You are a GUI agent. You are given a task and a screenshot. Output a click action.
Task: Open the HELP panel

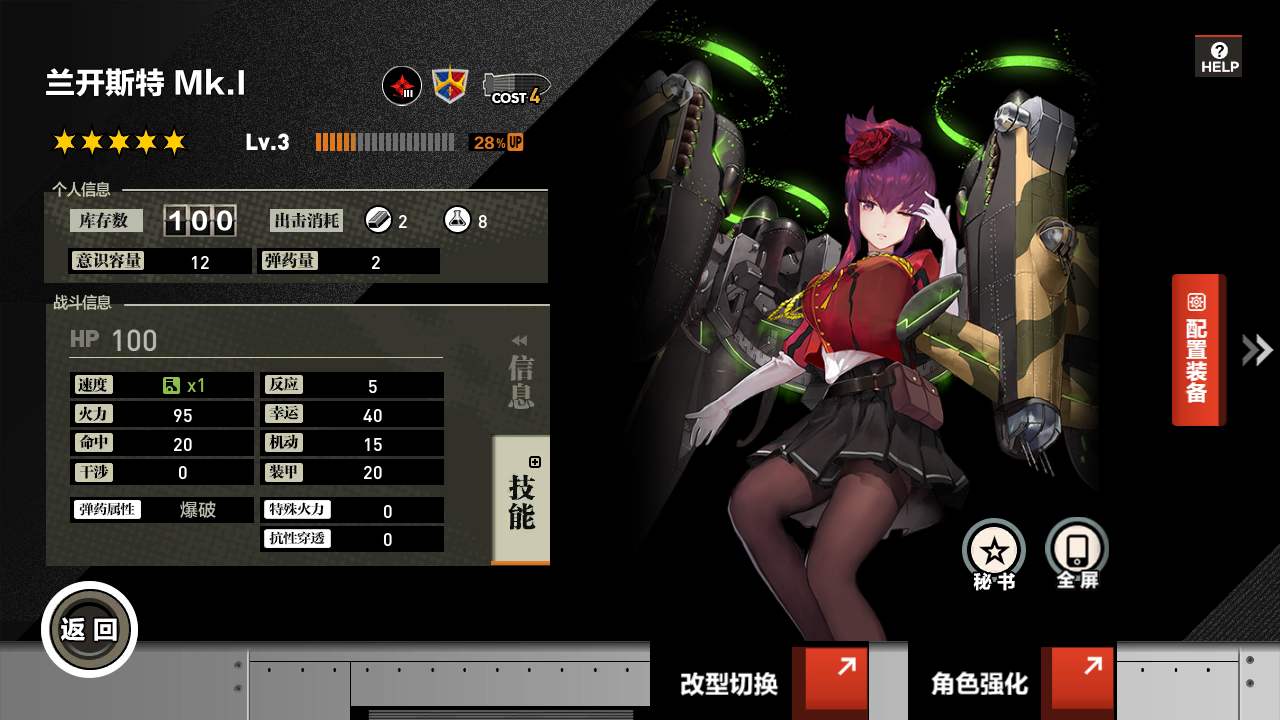click(1218, 57)
